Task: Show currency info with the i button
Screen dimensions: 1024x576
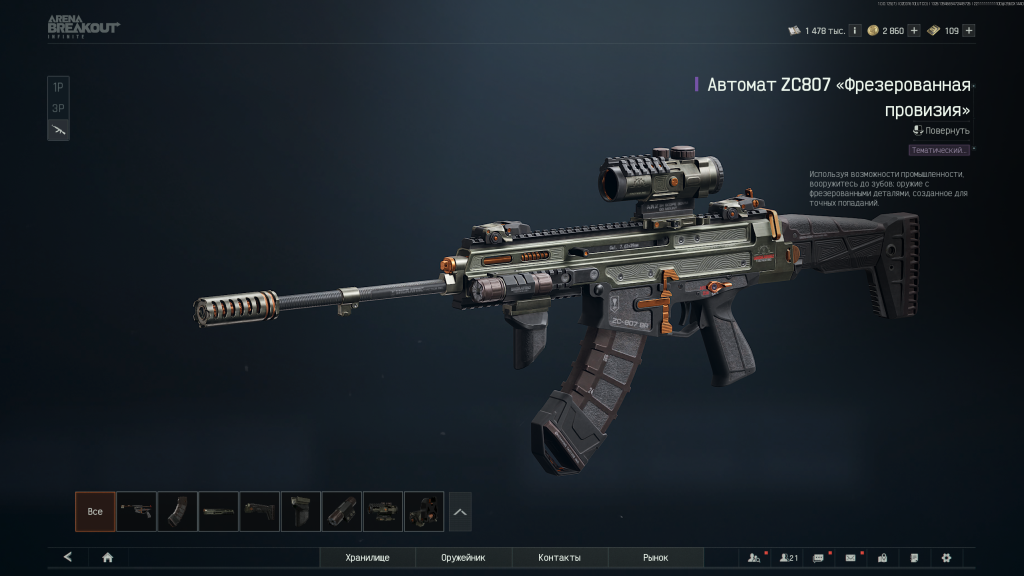Action: (855, 30)
